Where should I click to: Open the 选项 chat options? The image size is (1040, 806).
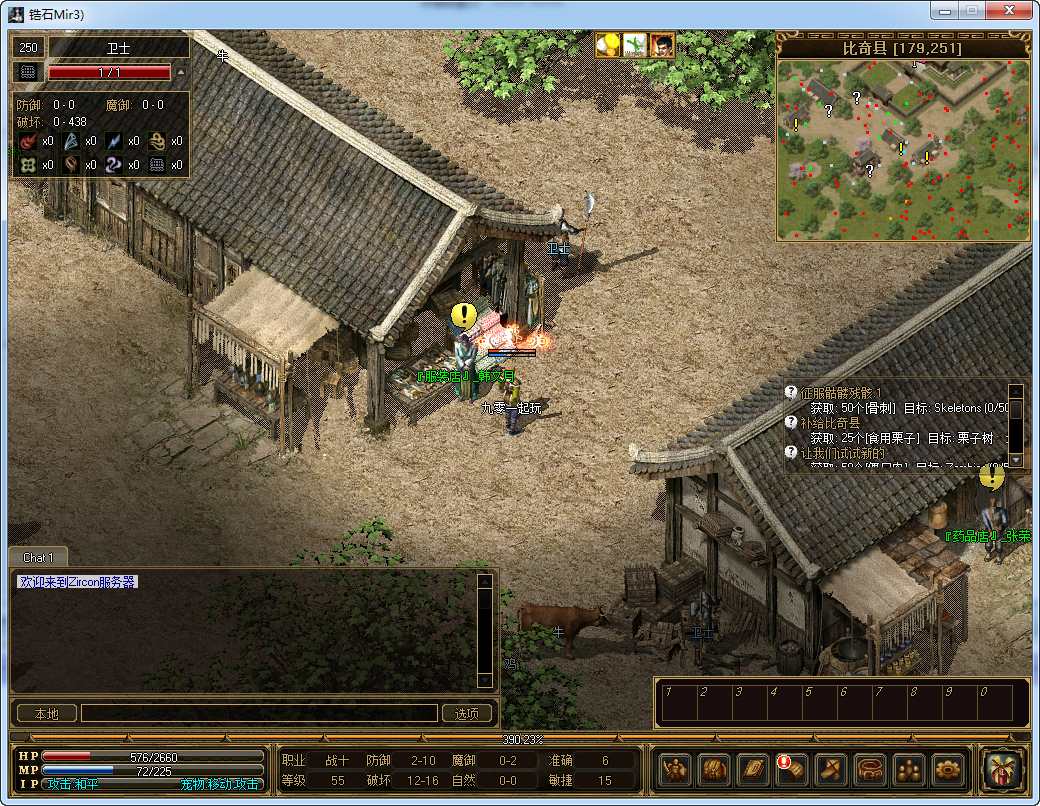pyautogui.click(x=467, y=713)
